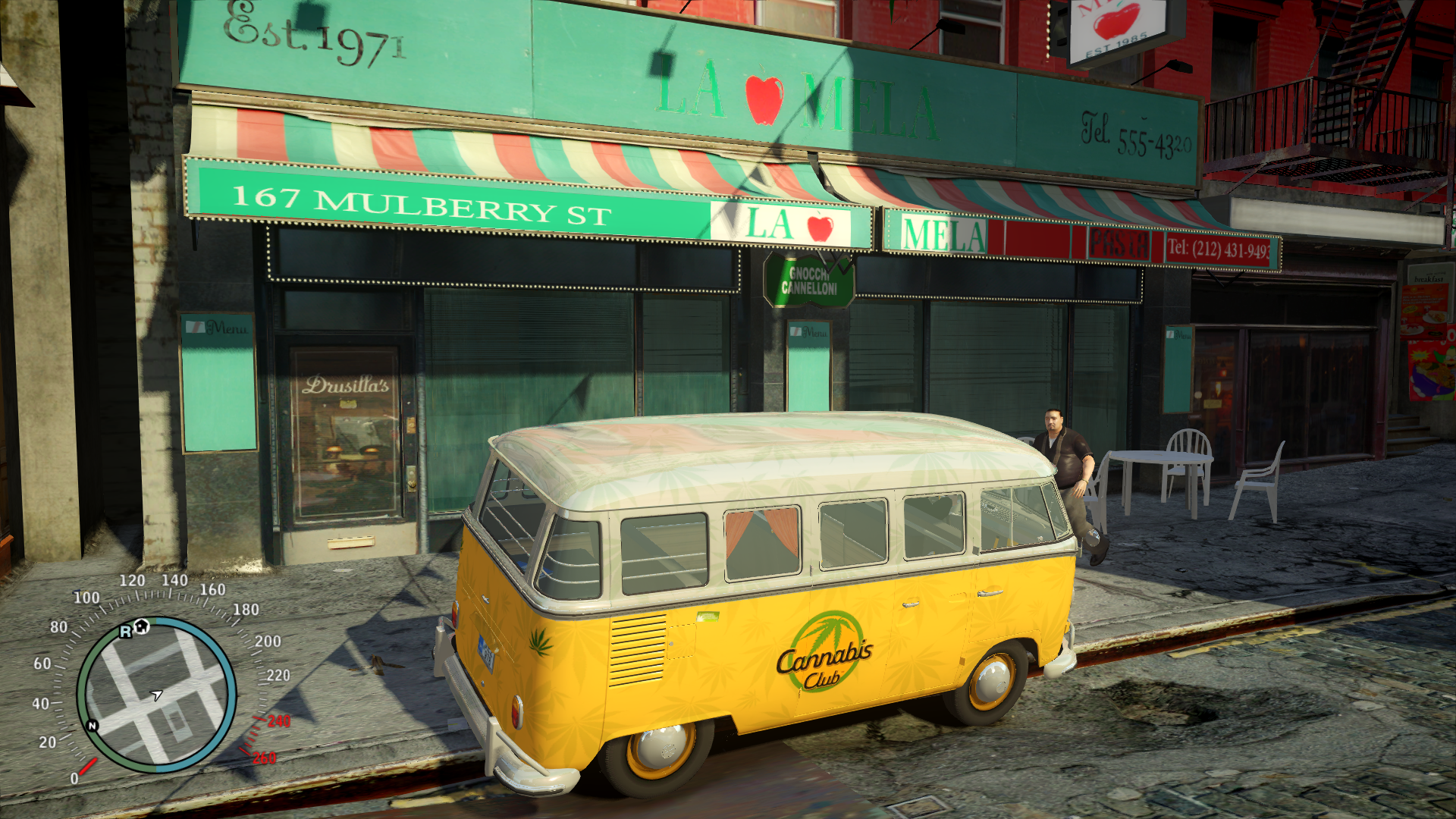This screenshot has width=1456, height=819.
Task: Click the circular radar minimap
Action: [156, 694]
